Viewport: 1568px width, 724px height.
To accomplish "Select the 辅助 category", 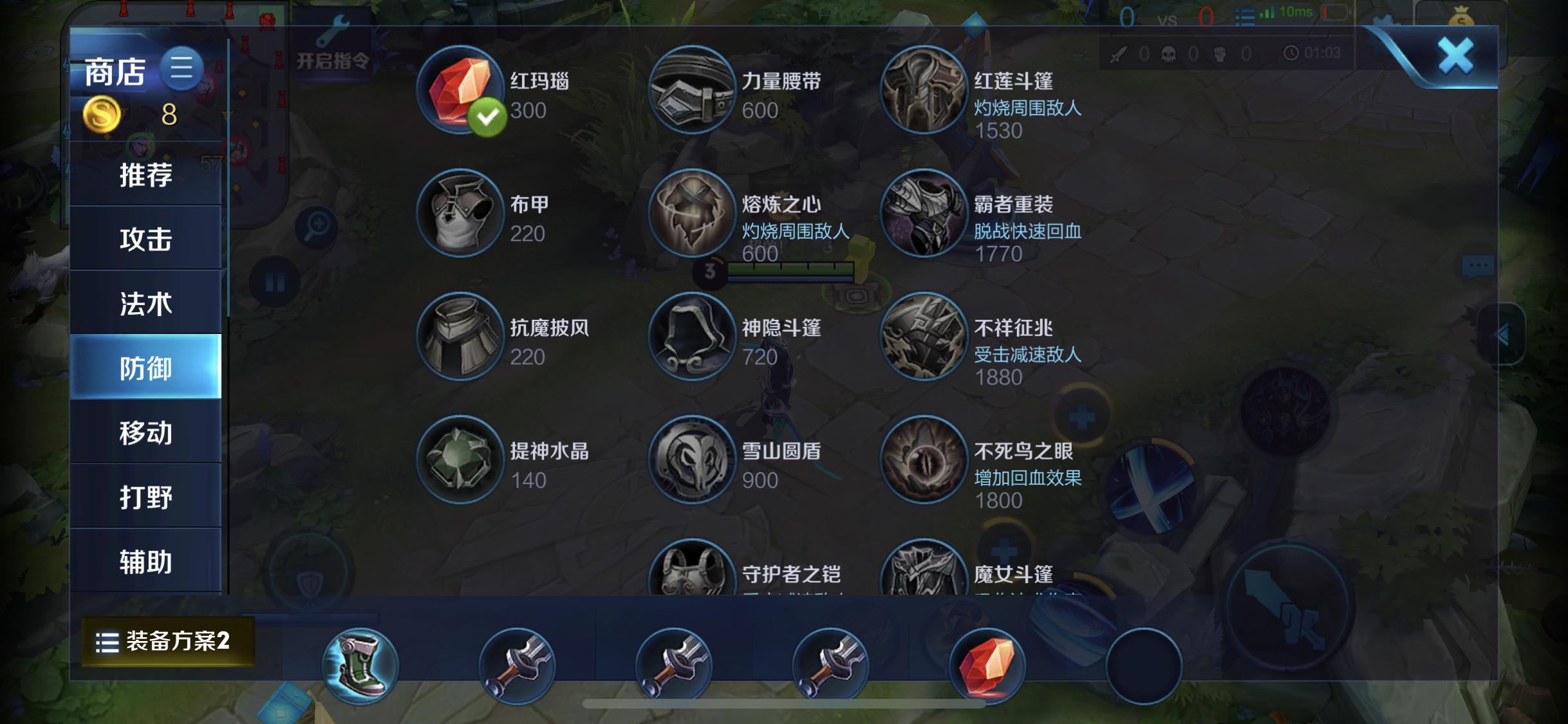I will [145, 559].
